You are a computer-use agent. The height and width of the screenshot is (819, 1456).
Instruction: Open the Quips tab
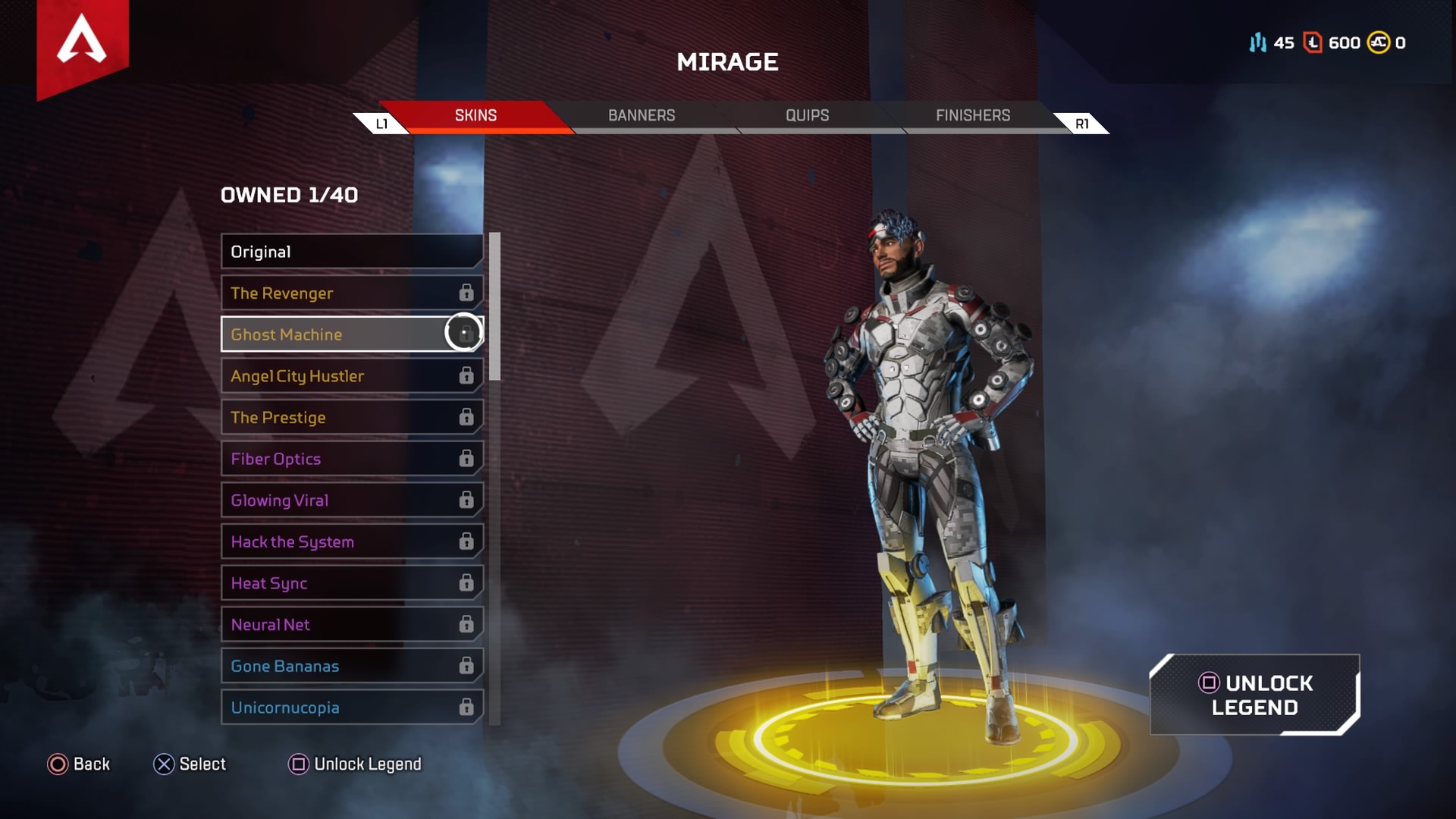[x=807, y=115]
